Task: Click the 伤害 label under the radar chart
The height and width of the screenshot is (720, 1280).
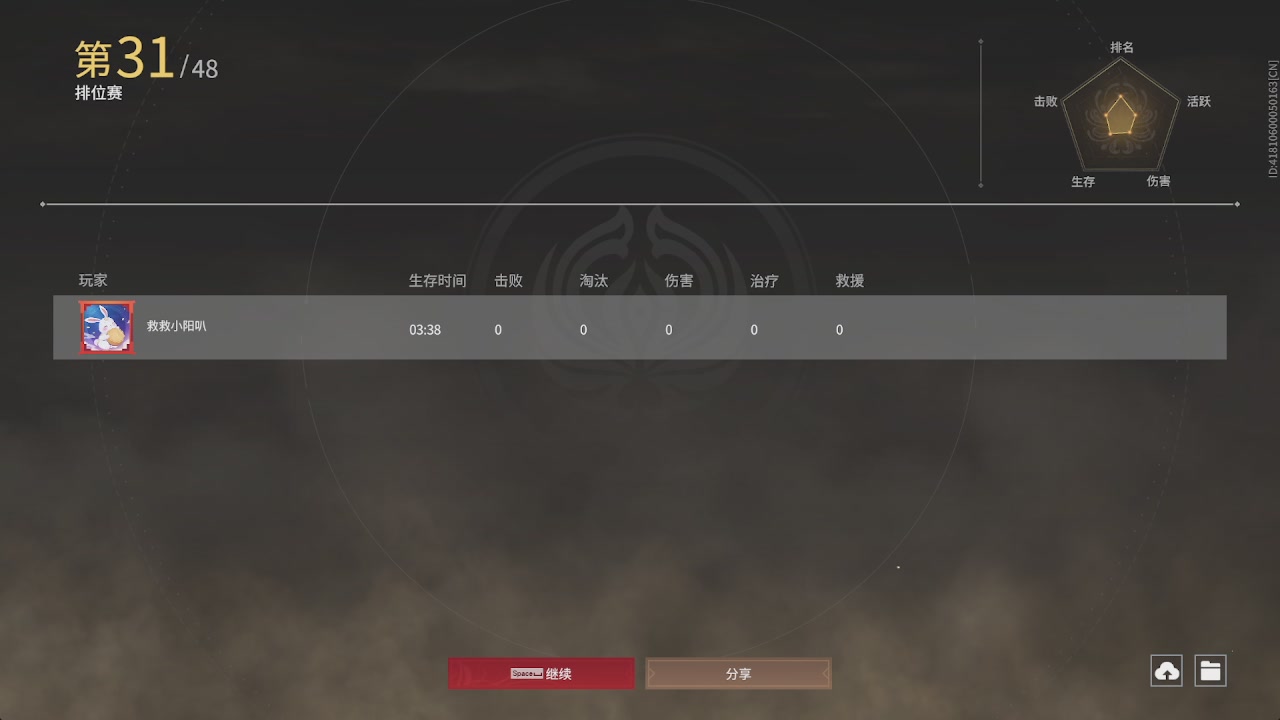Action: pos(1161,181)
